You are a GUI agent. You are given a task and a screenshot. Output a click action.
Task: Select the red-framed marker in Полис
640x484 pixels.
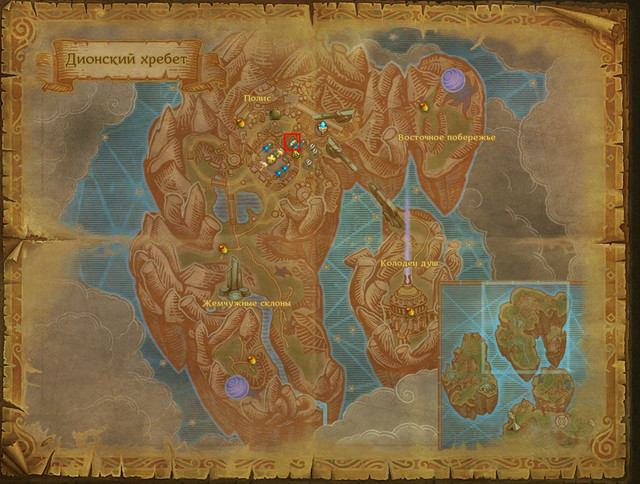coord(292,142)
